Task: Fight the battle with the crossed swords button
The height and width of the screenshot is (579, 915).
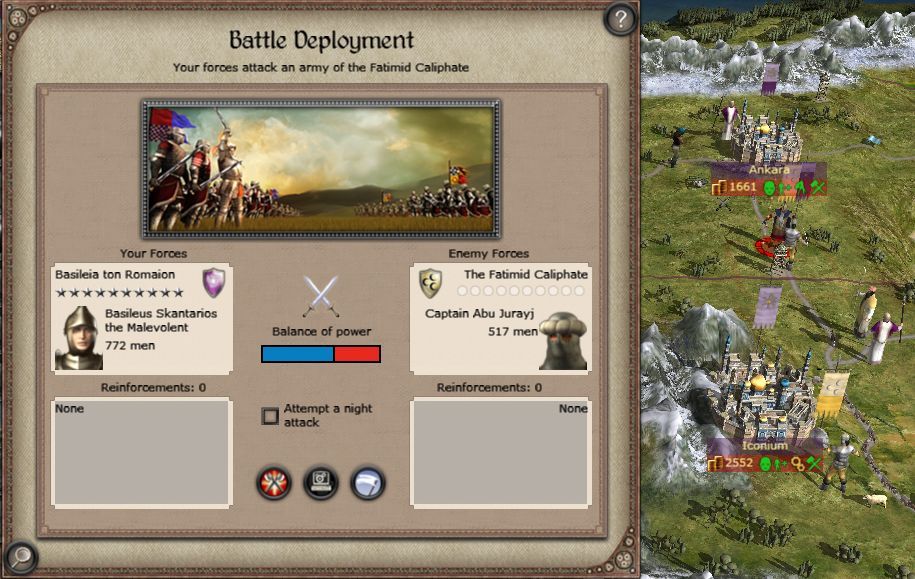Action: tap(274, 484)
